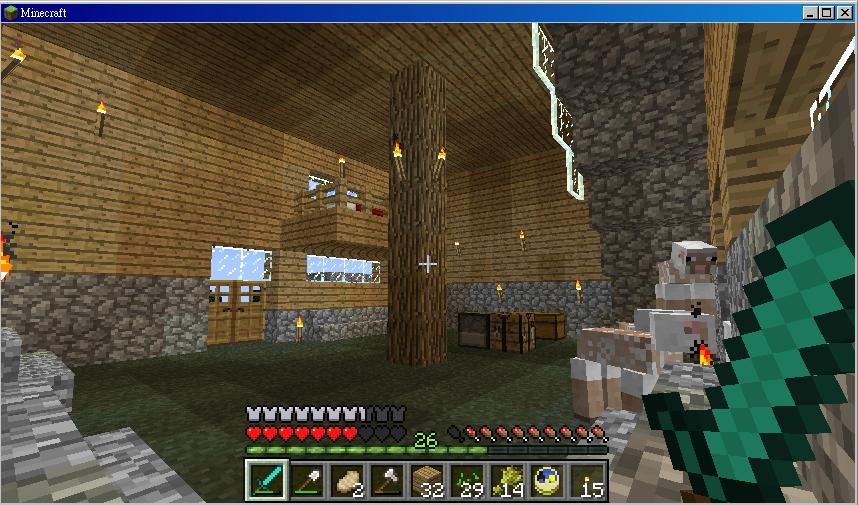Select the hotbar slot holding 15 torches
858x505 pixels.
(x=587, y=481)
